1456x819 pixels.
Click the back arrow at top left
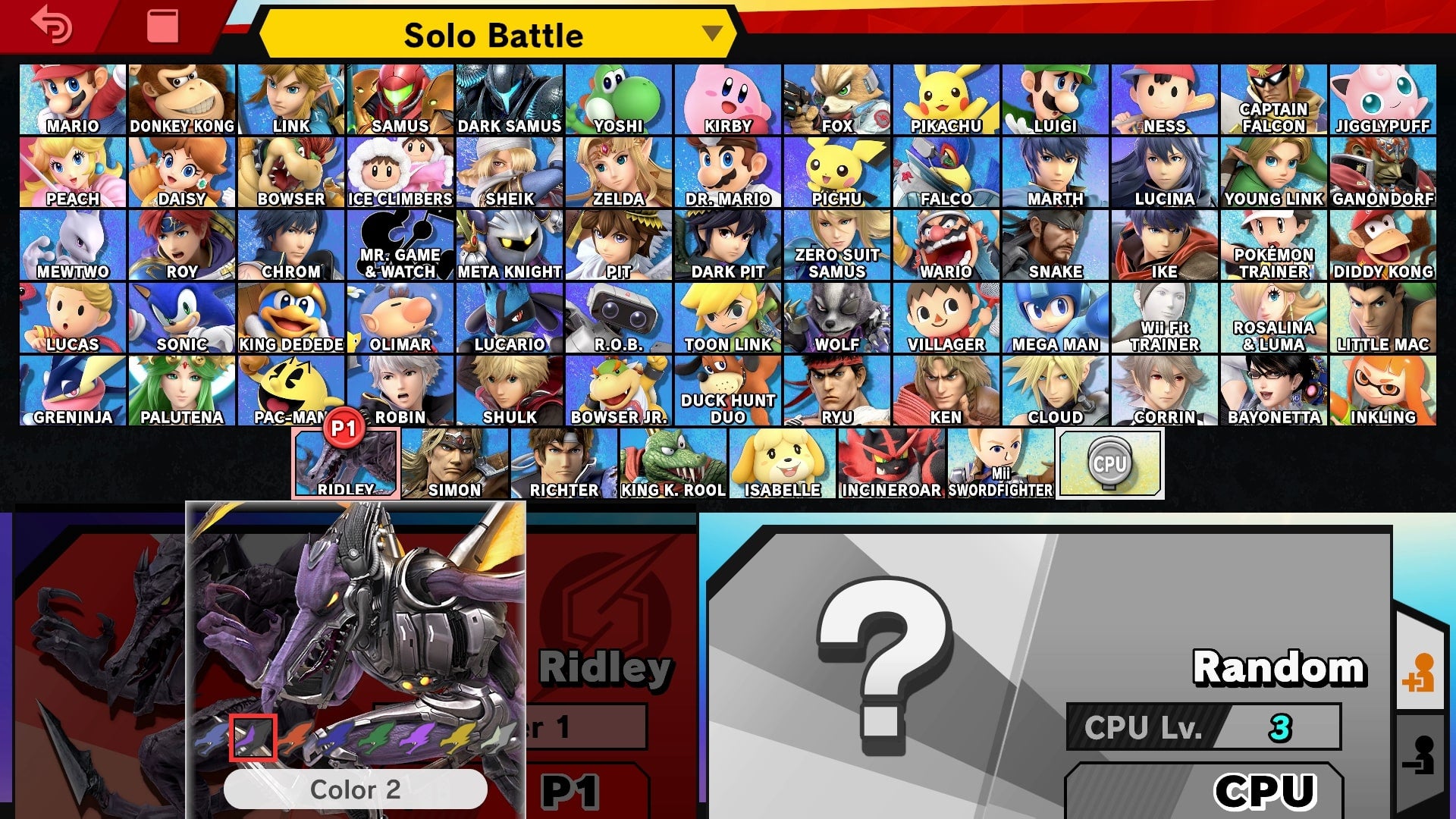(49, 25)
